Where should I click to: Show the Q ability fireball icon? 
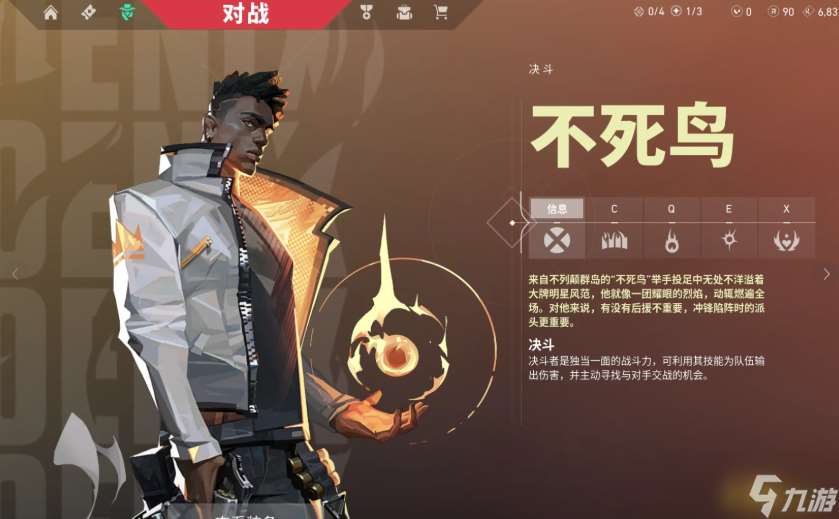[671, 239]
